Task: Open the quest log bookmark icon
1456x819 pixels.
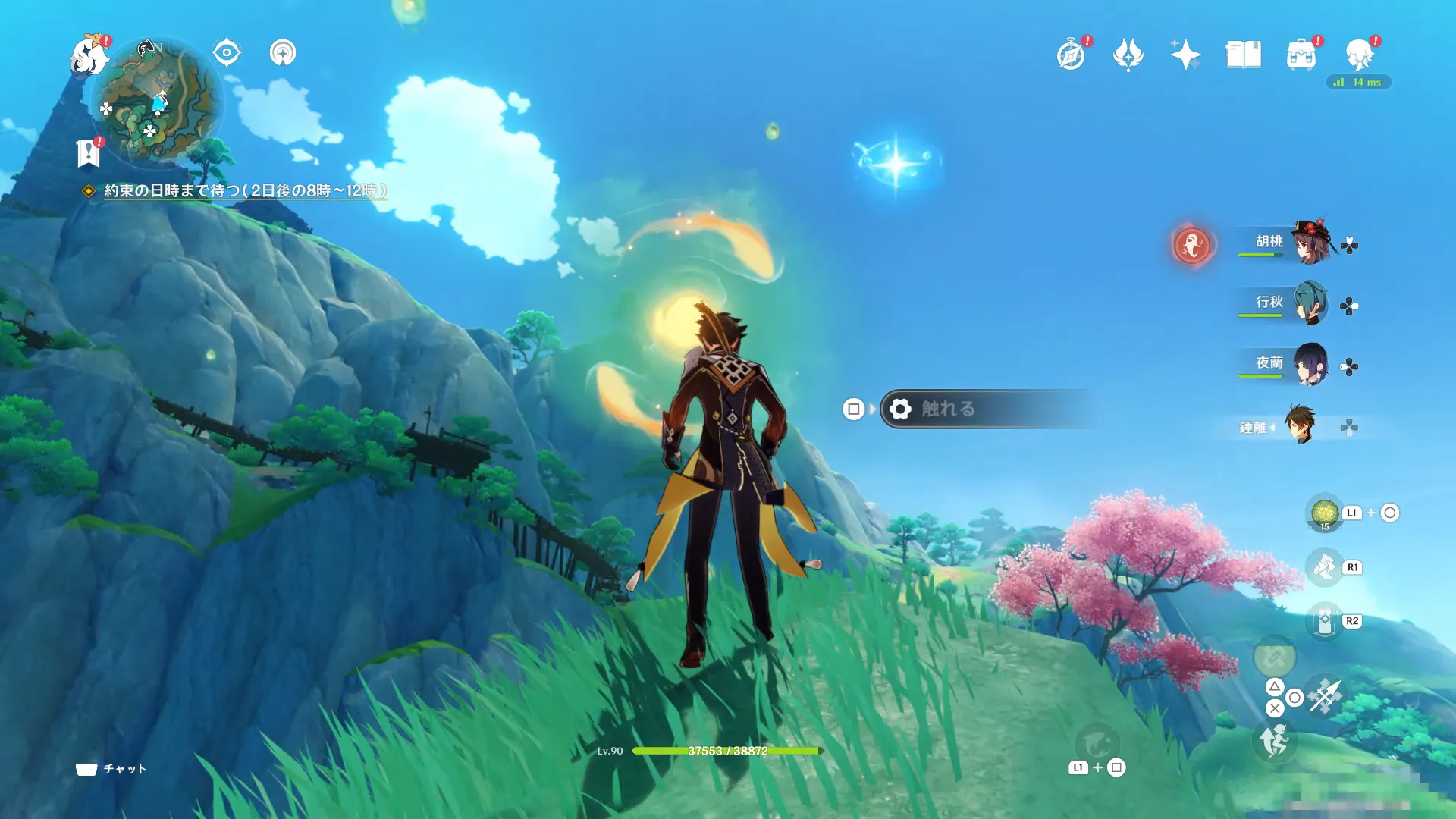Action: point(89,153)
